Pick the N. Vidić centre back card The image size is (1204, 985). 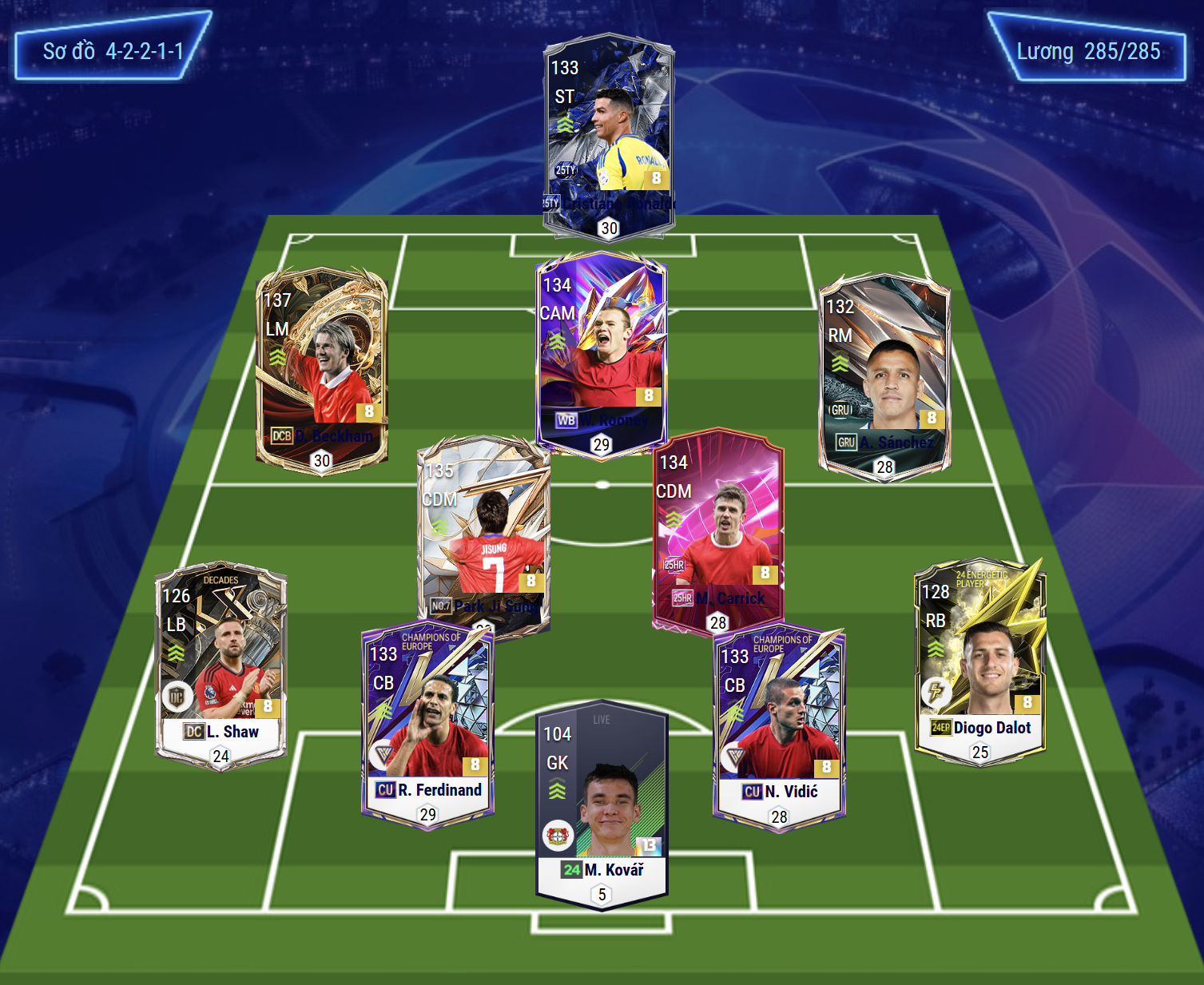point(779,725)
